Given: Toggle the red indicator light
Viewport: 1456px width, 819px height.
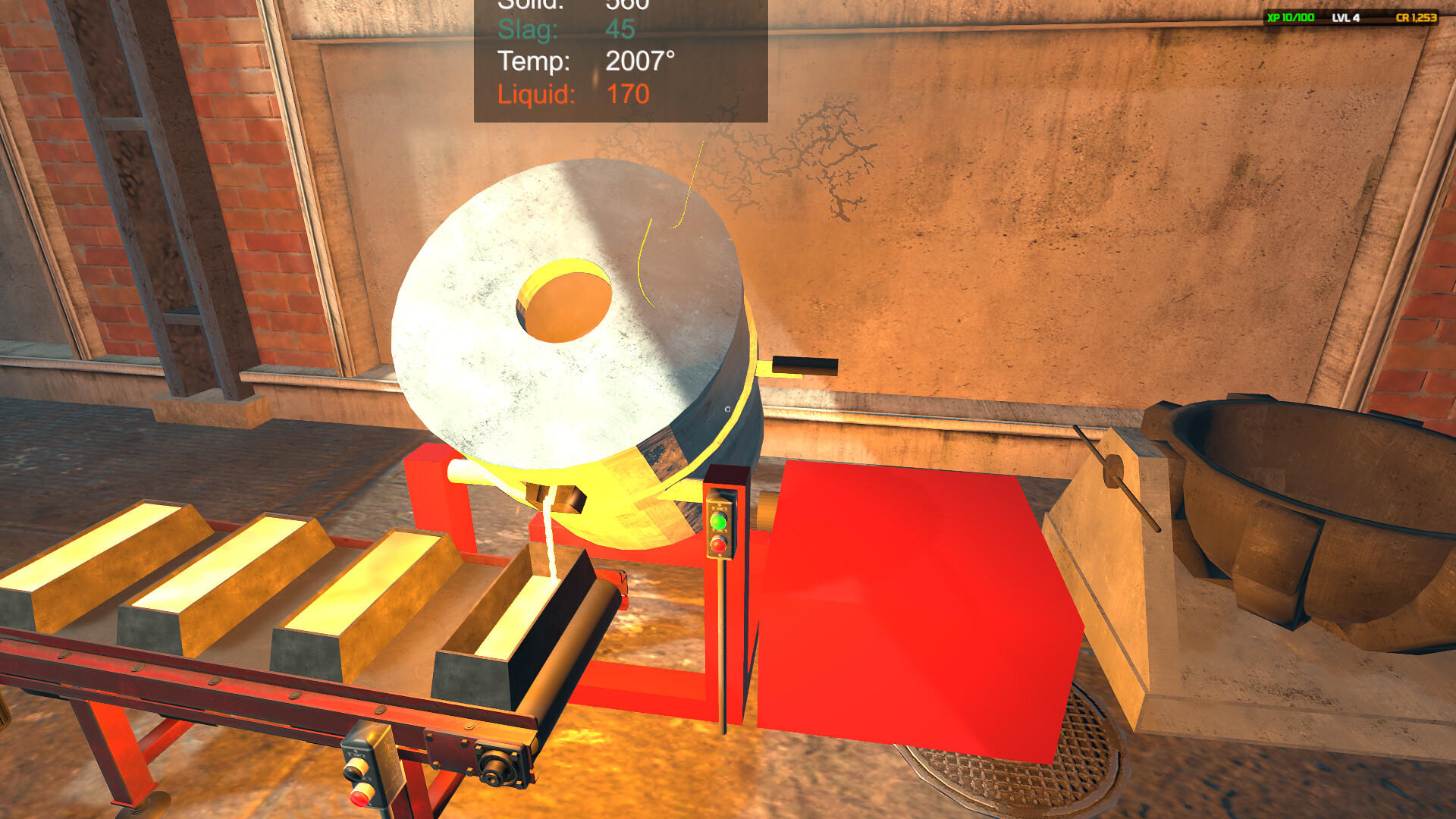Looking at the screenshot, I should pos(717,544).
